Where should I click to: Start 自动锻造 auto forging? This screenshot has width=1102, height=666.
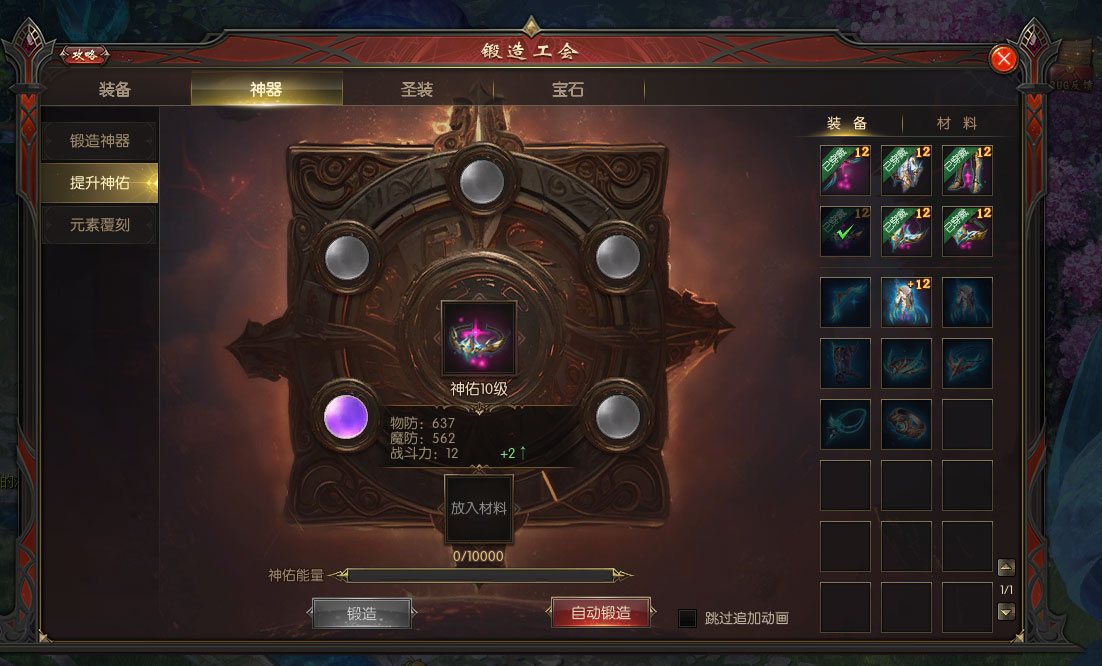[600, 613]
